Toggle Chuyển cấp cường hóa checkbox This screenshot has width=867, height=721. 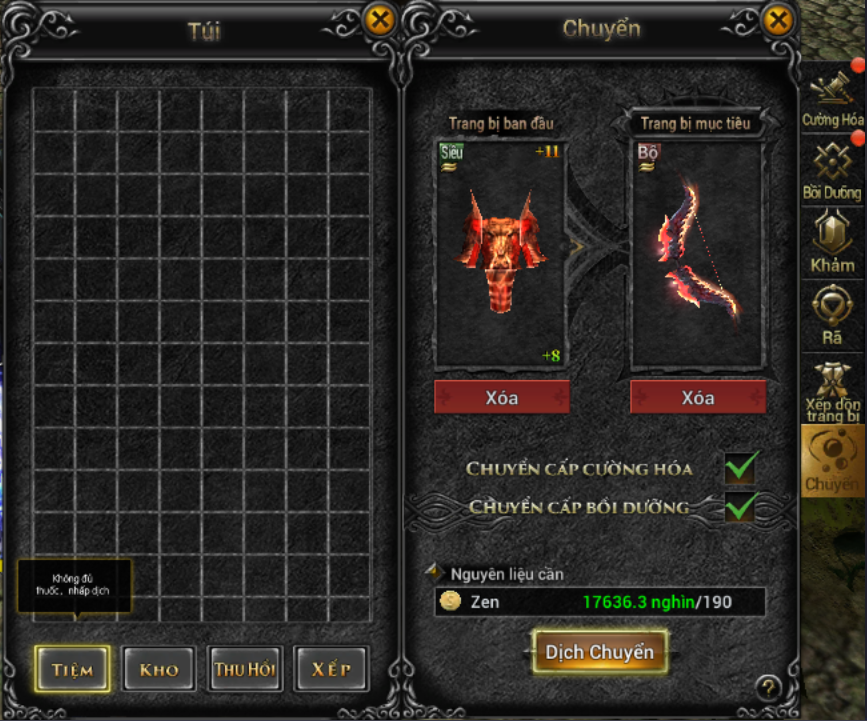[x=741, y=467]
